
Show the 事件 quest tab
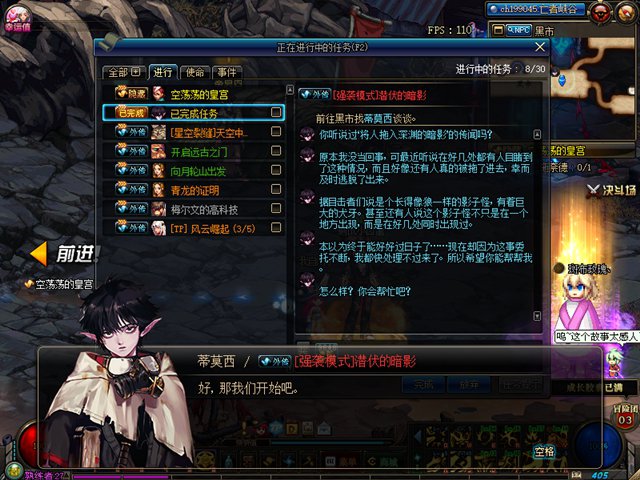point(227,72)
